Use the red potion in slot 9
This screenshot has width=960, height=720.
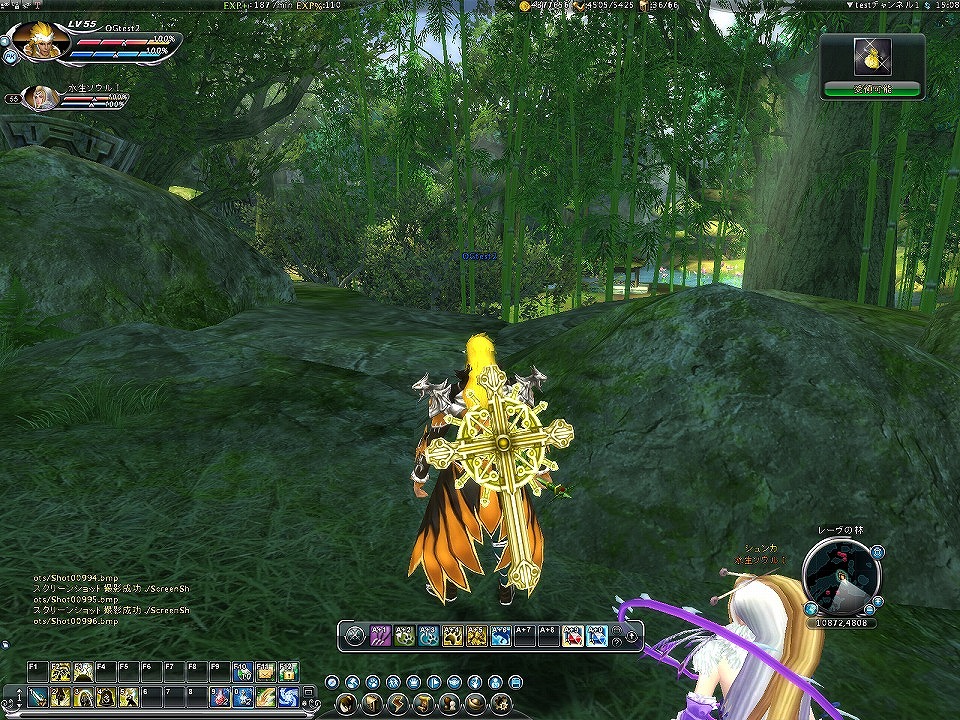[220, 697]
